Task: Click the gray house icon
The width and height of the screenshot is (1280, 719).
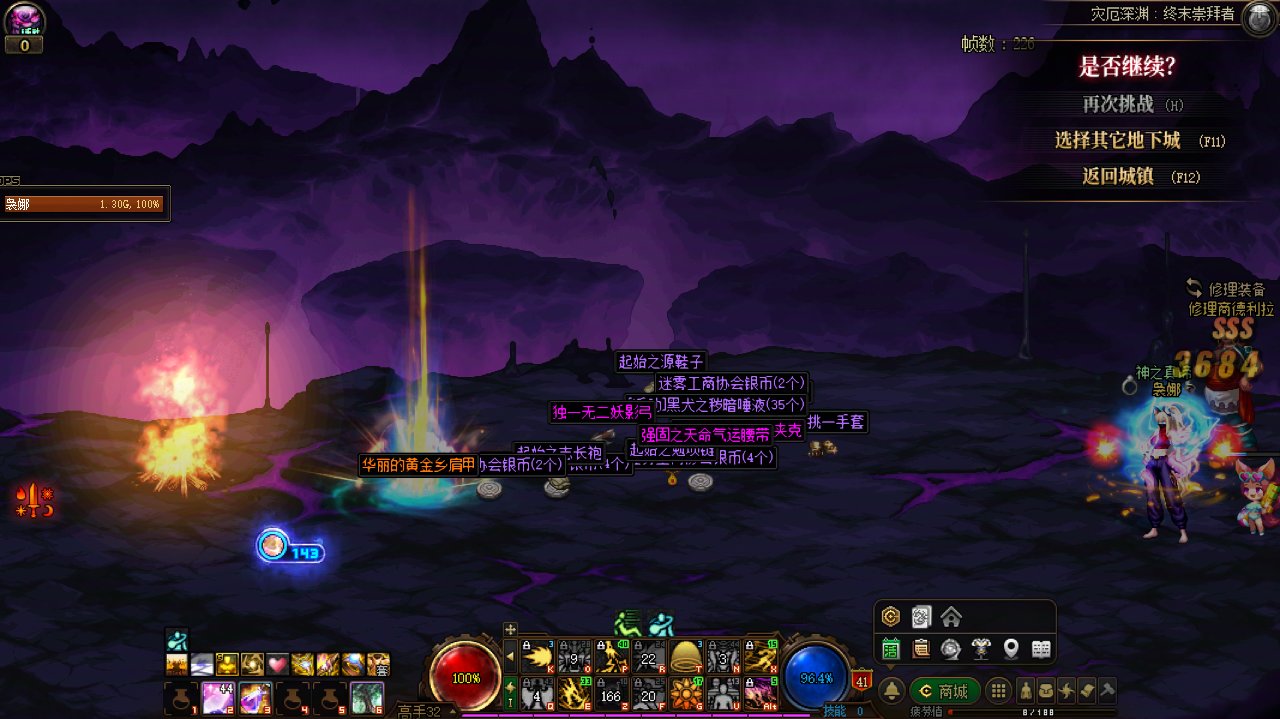Action: 951,617
